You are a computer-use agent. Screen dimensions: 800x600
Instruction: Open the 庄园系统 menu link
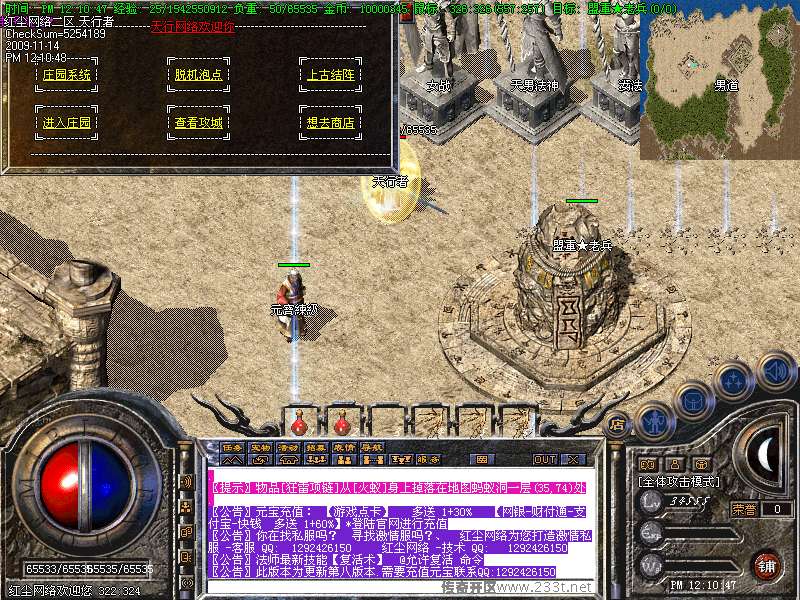[x=67, y=75]
